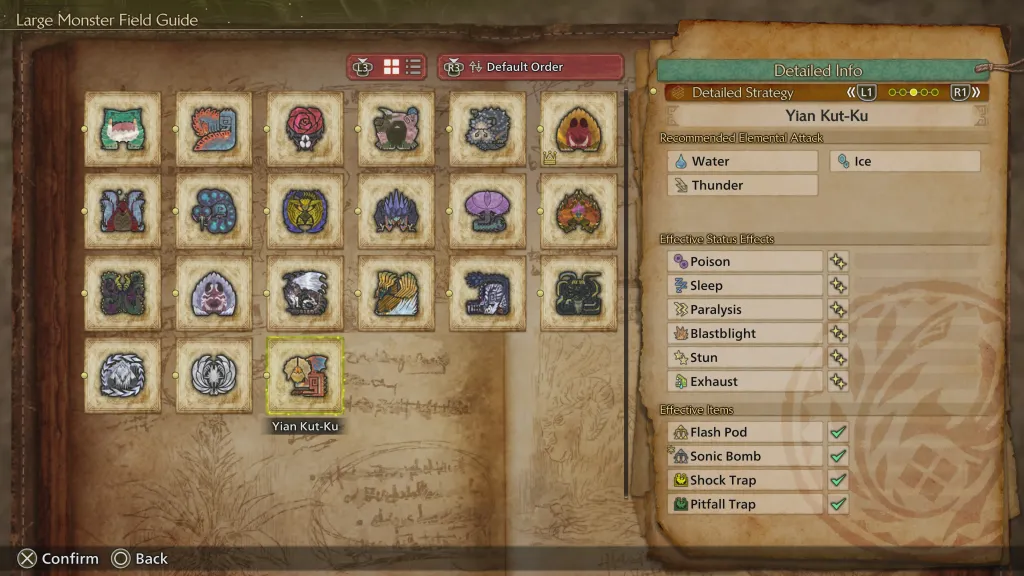The image size is (1024, 576).
Task: Select the Yian Kut-Ku monster tile
Action: 305,375
